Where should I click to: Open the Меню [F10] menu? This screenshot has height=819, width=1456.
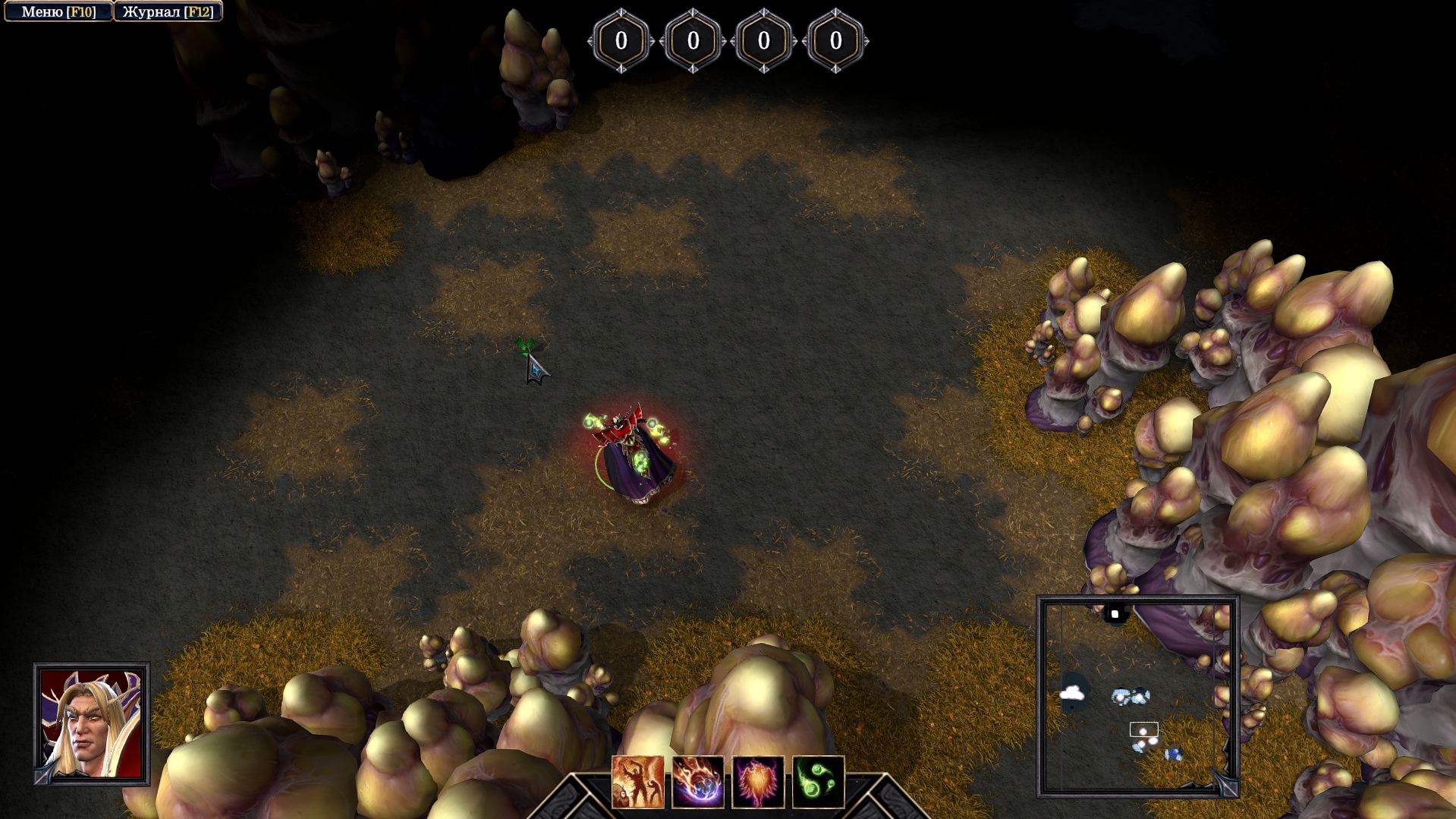(58, 12)
